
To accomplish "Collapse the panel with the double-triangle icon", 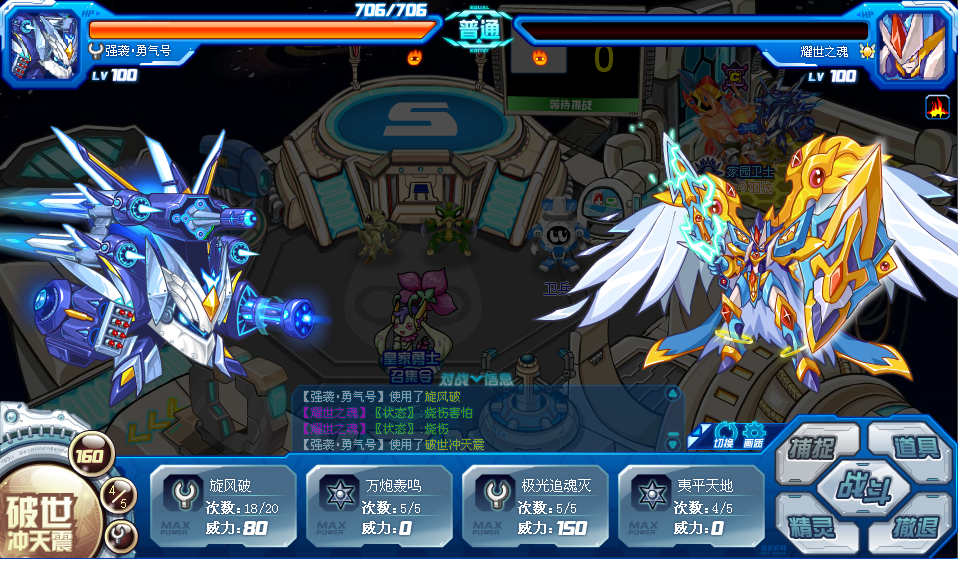I will pos(696,438).
